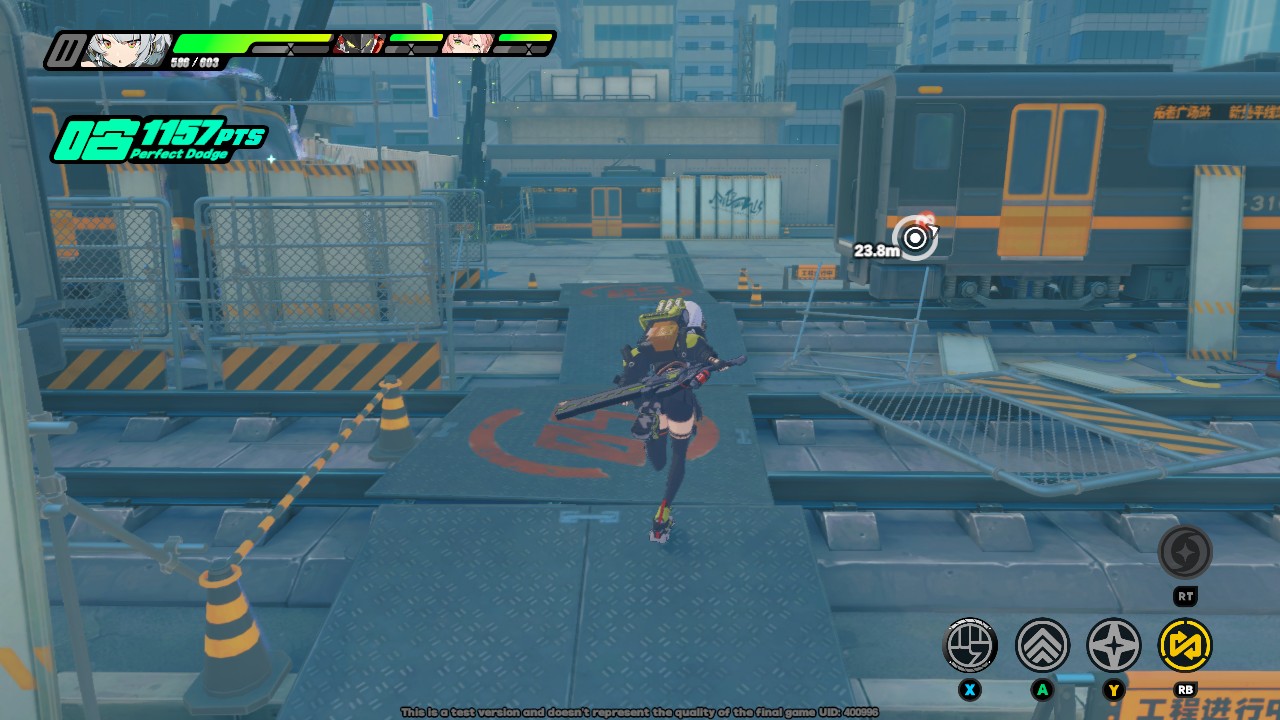This screenshot has height=720, width=1280.
Task: Use the fist basic attack icon
Action: (x=970, y=645)
